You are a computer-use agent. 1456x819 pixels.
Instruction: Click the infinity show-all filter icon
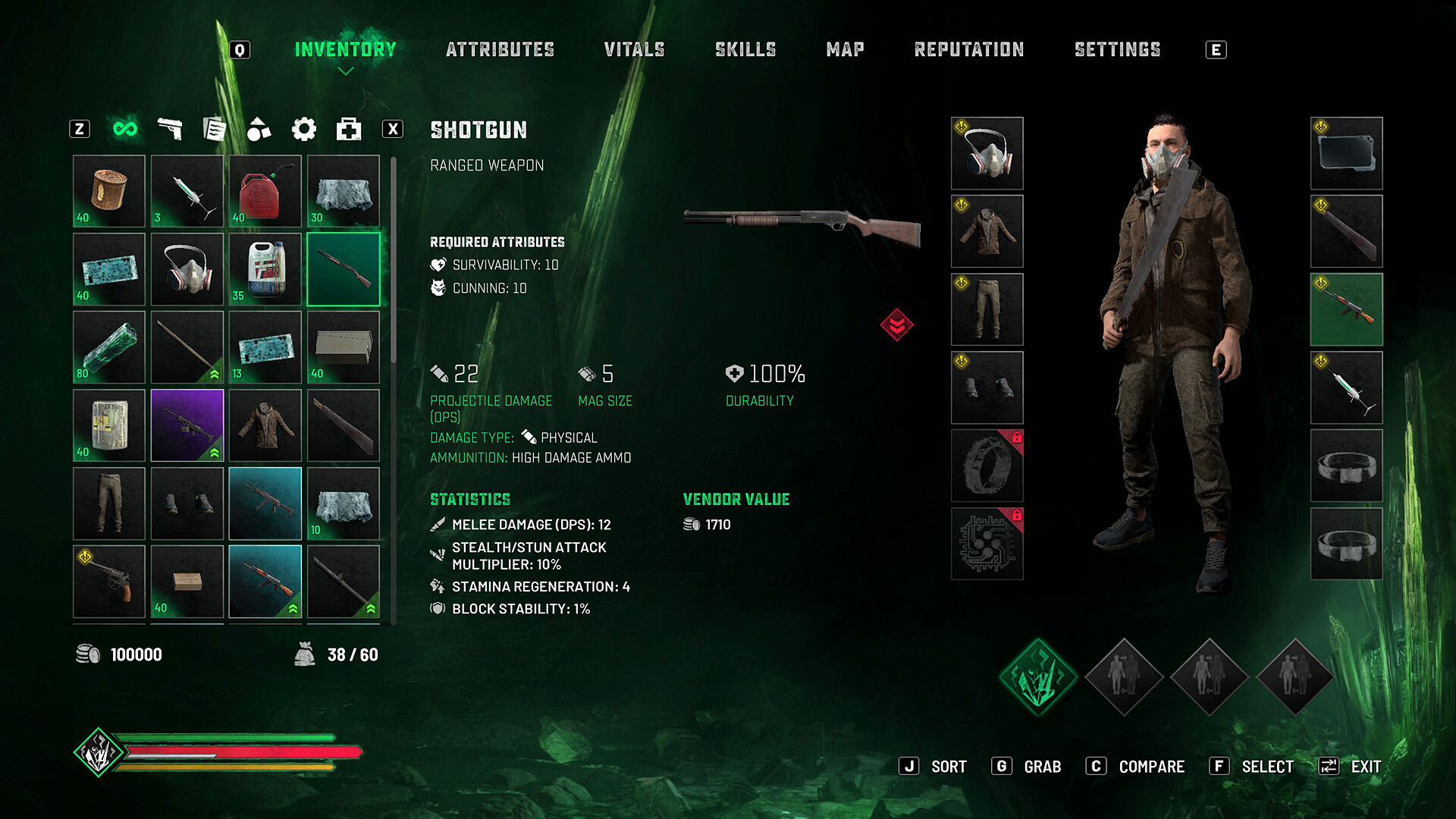(126, 129)
